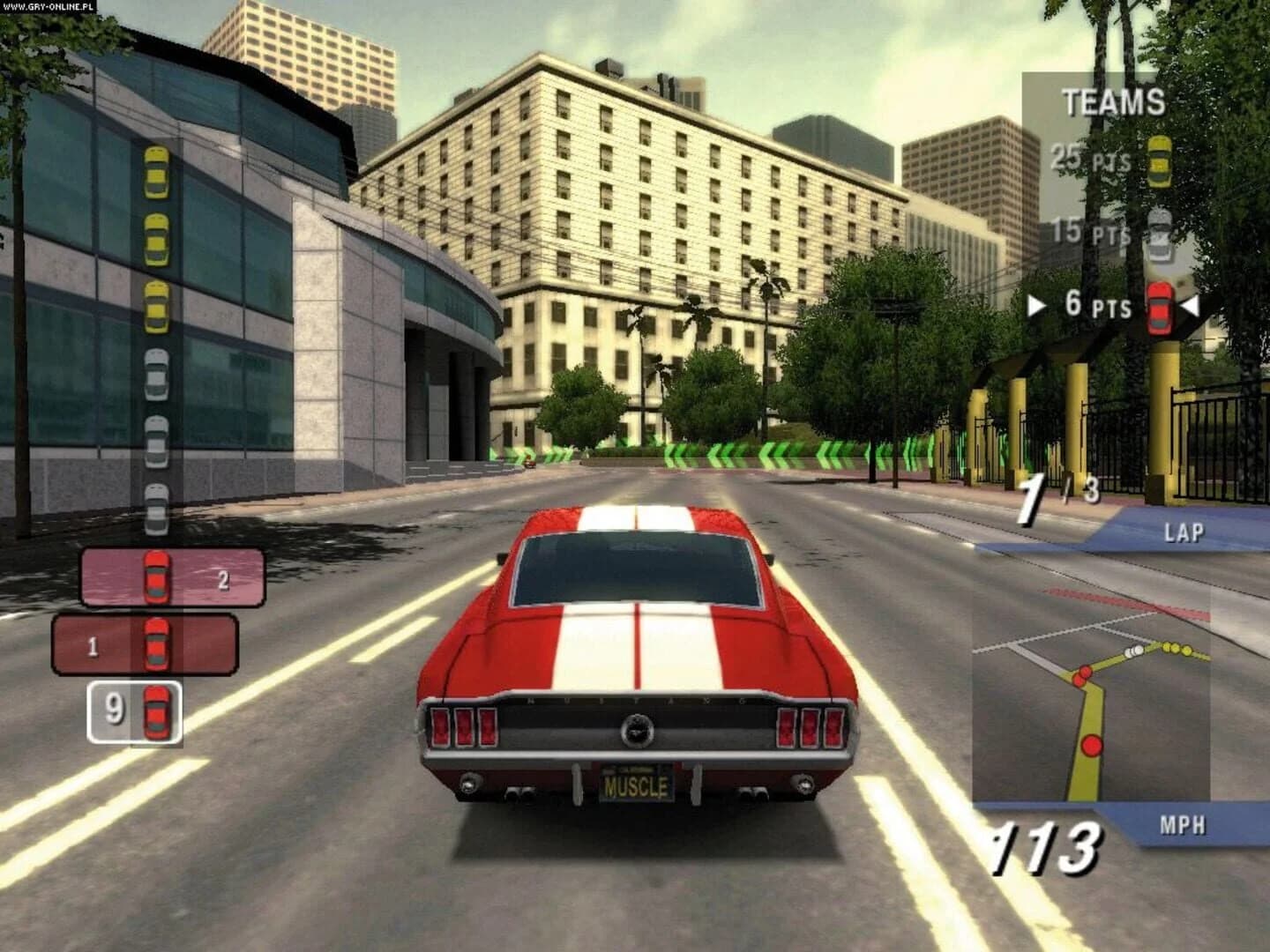Viewport: 1270px width, 952px height.
Task: Expand the LAP indicator panel
Action: click(1185, 532)
